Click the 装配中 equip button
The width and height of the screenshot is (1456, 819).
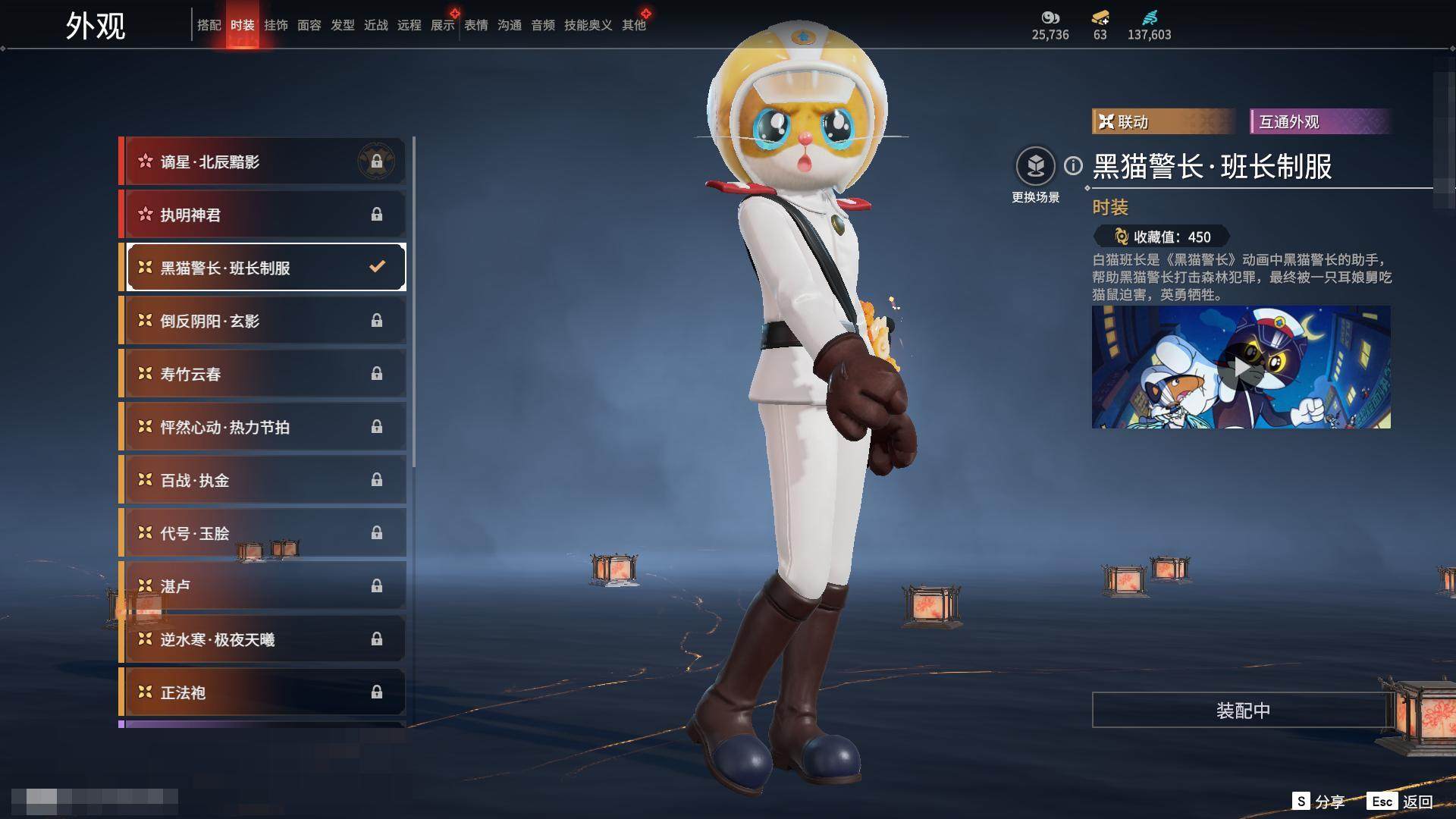1242,710
